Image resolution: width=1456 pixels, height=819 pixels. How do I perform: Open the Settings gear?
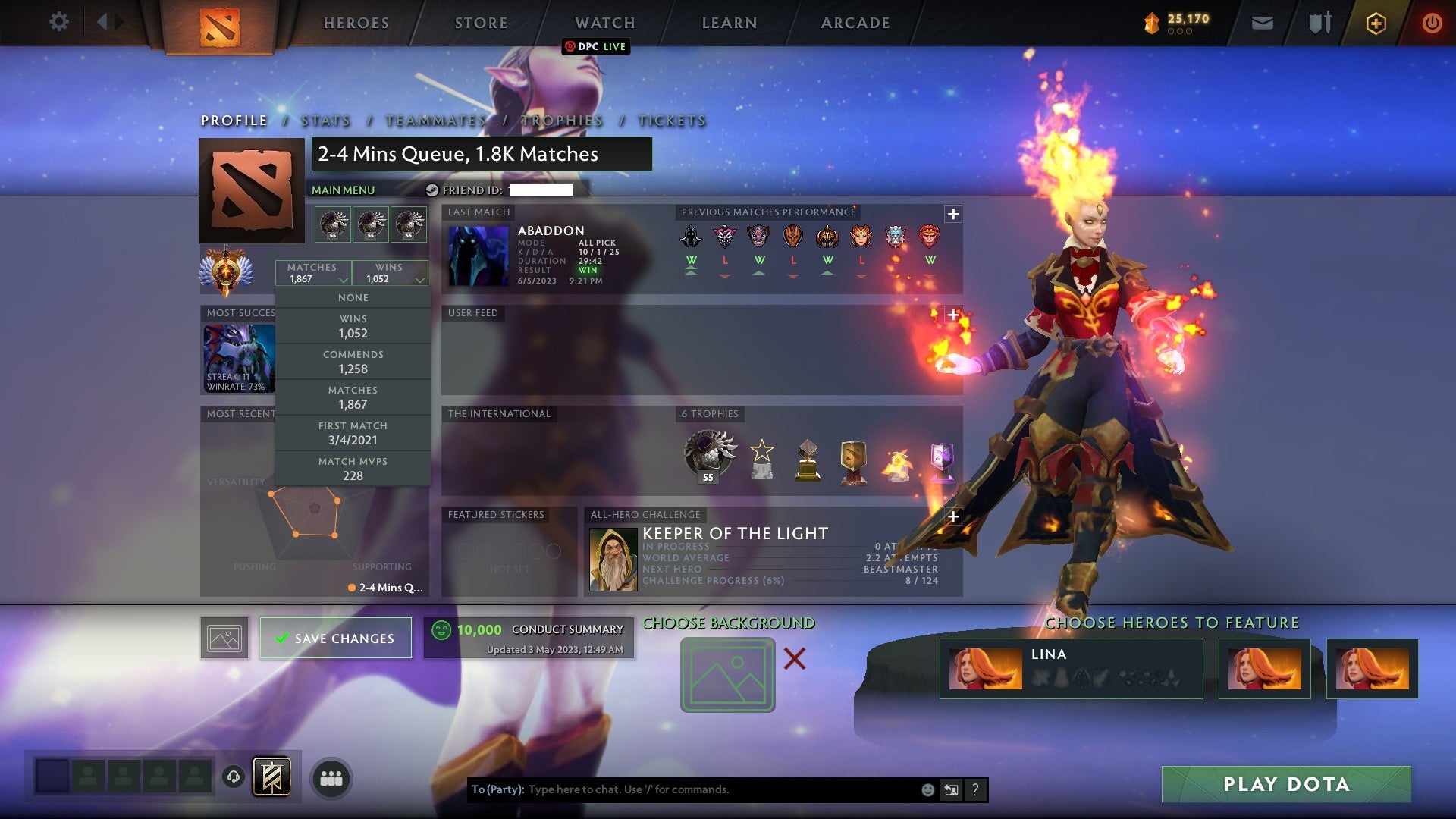[x=59, y=22]
